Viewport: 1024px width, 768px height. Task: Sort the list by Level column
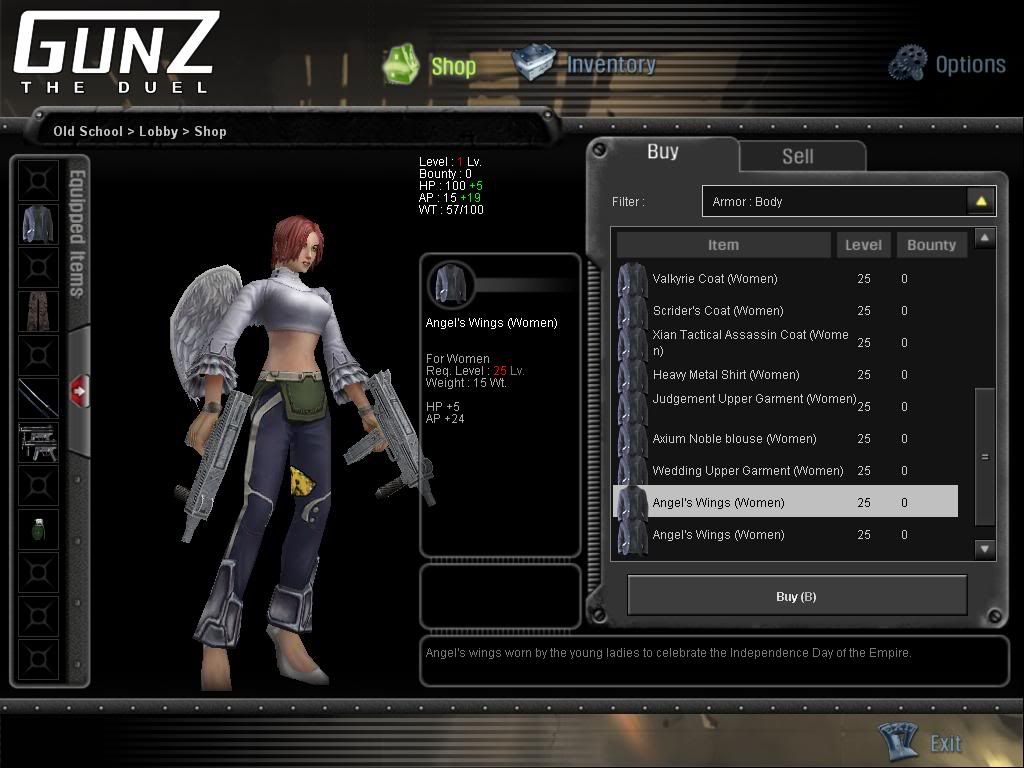pyautogui.click(x=863, y=245)
